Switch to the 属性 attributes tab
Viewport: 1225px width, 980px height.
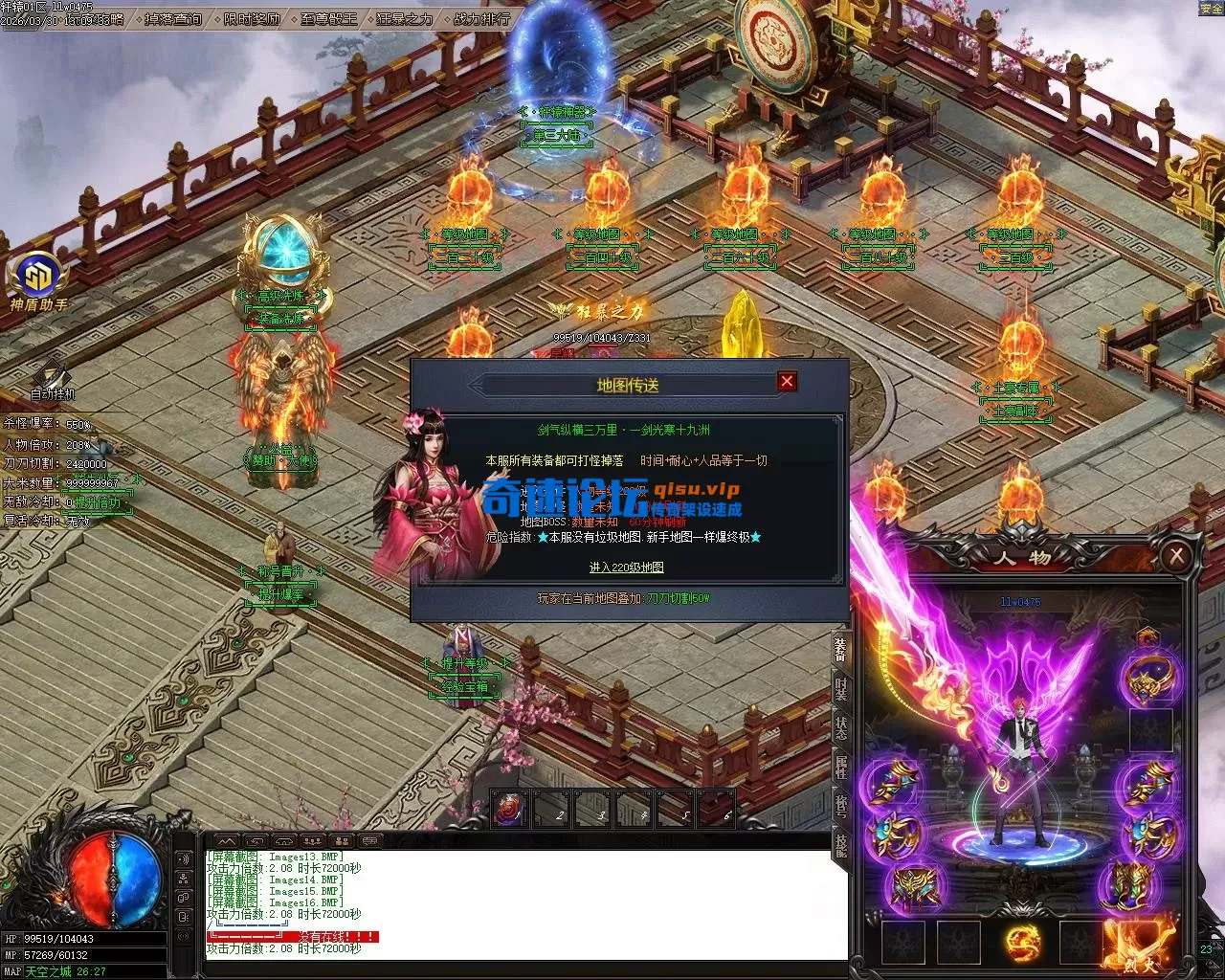[x=840, y=766]
